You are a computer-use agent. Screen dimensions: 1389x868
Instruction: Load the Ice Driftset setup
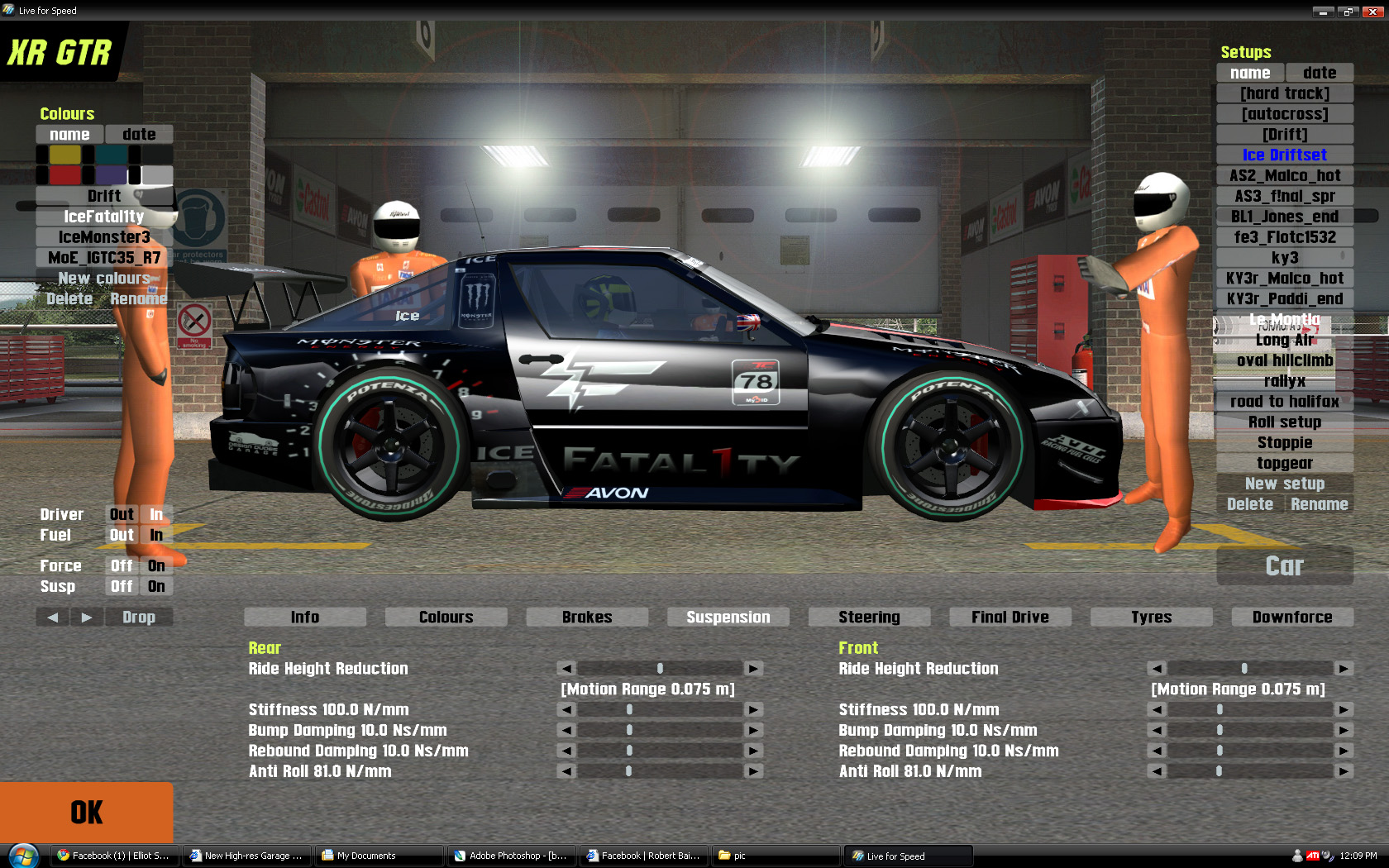click(1284, 155)
